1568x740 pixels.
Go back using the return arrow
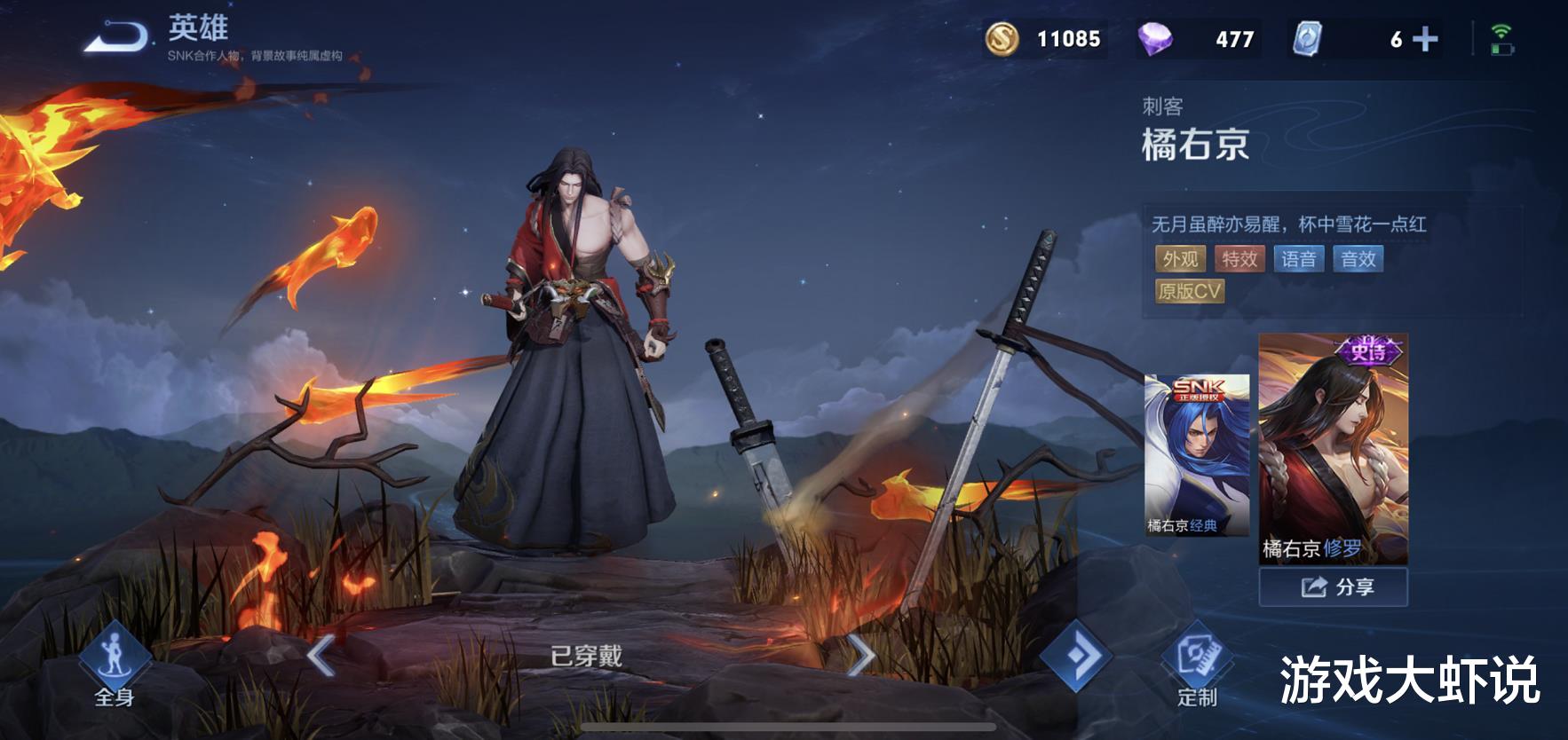116,38
